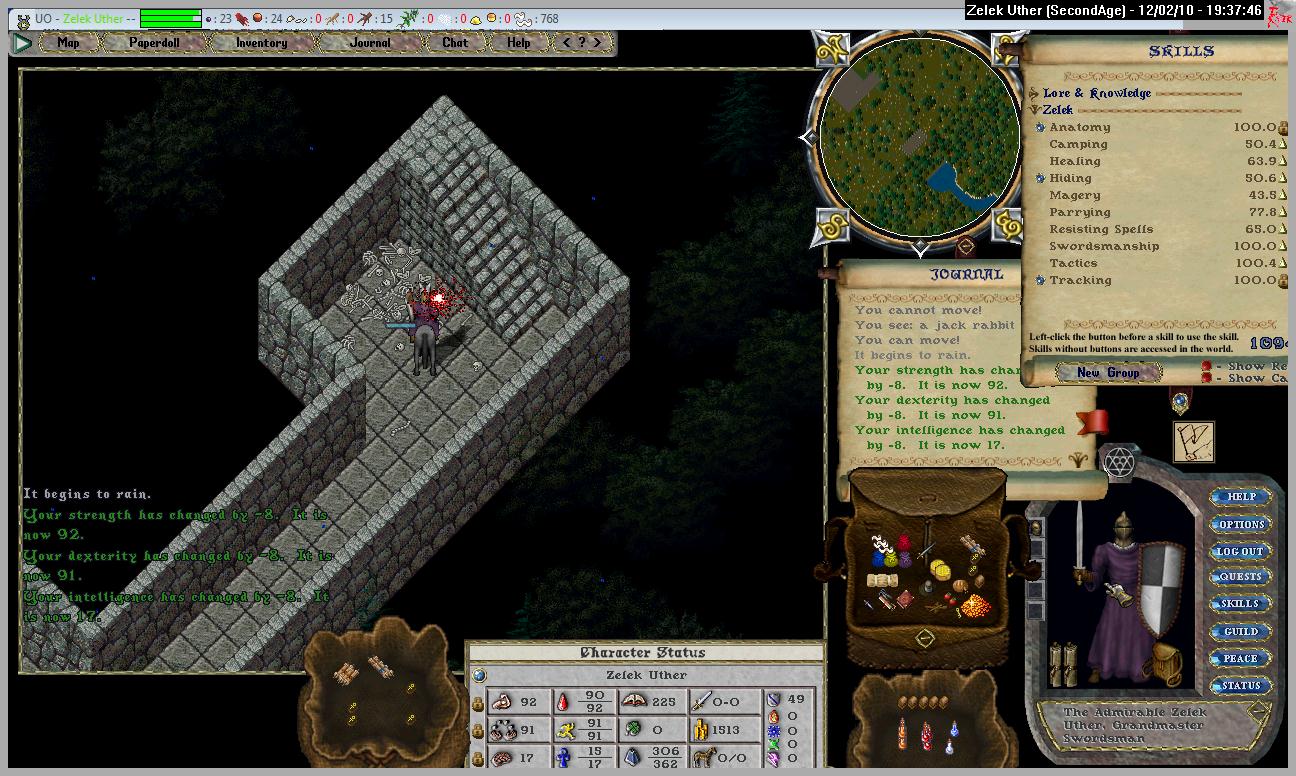1296x776 pixels.
Task: Open the GUILD button on the paperdoll
Action: pos(1241,632)
